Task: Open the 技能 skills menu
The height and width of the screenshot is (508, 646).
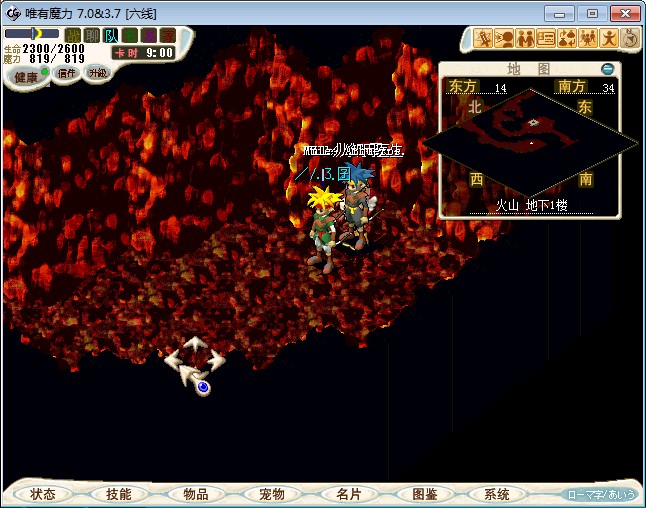Action: click(x=119, y=494)
